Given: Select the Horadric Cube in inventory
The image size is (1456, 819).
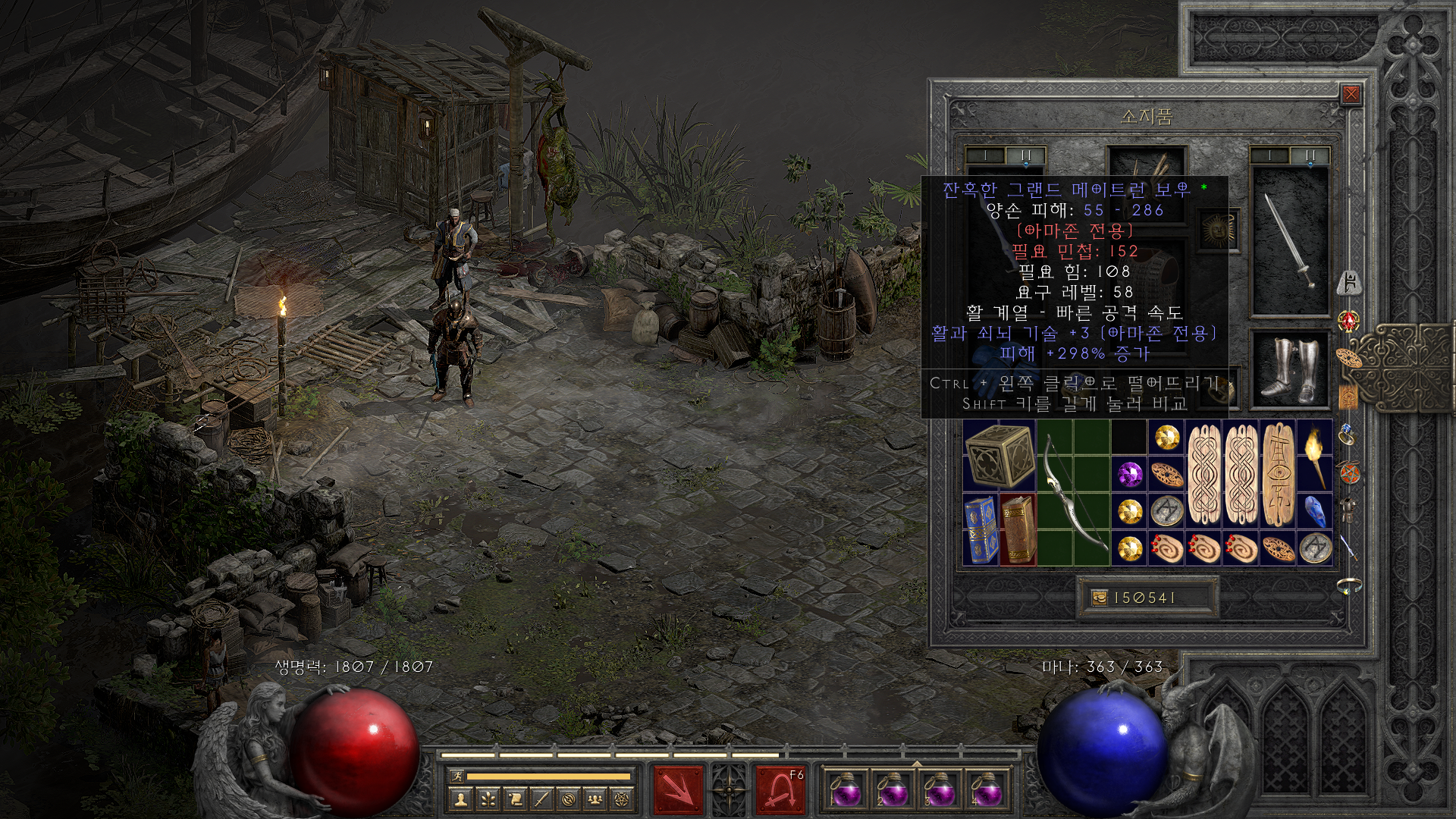Looking at the screenshot, I should pos(999,455).
